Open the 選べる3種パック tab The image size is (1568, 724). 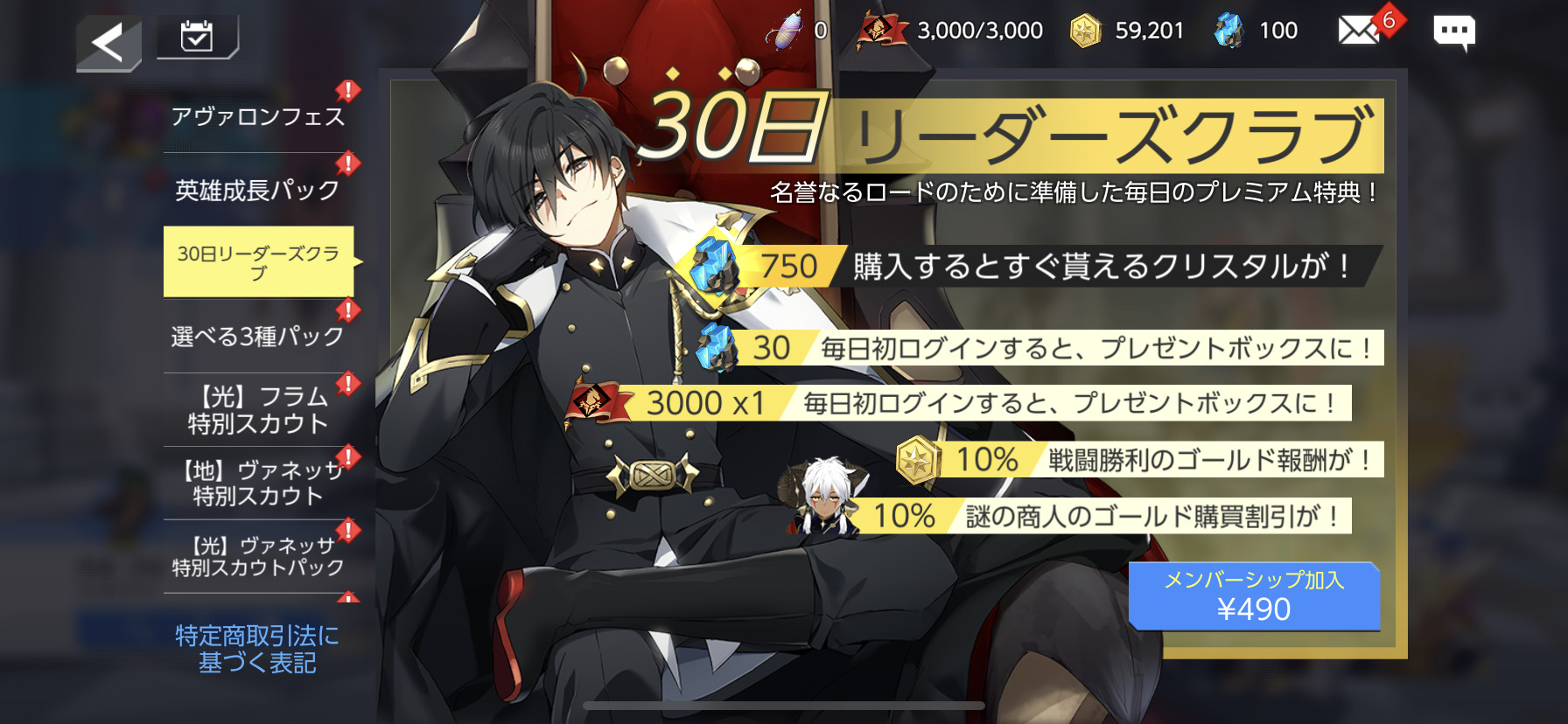[258, 337]
